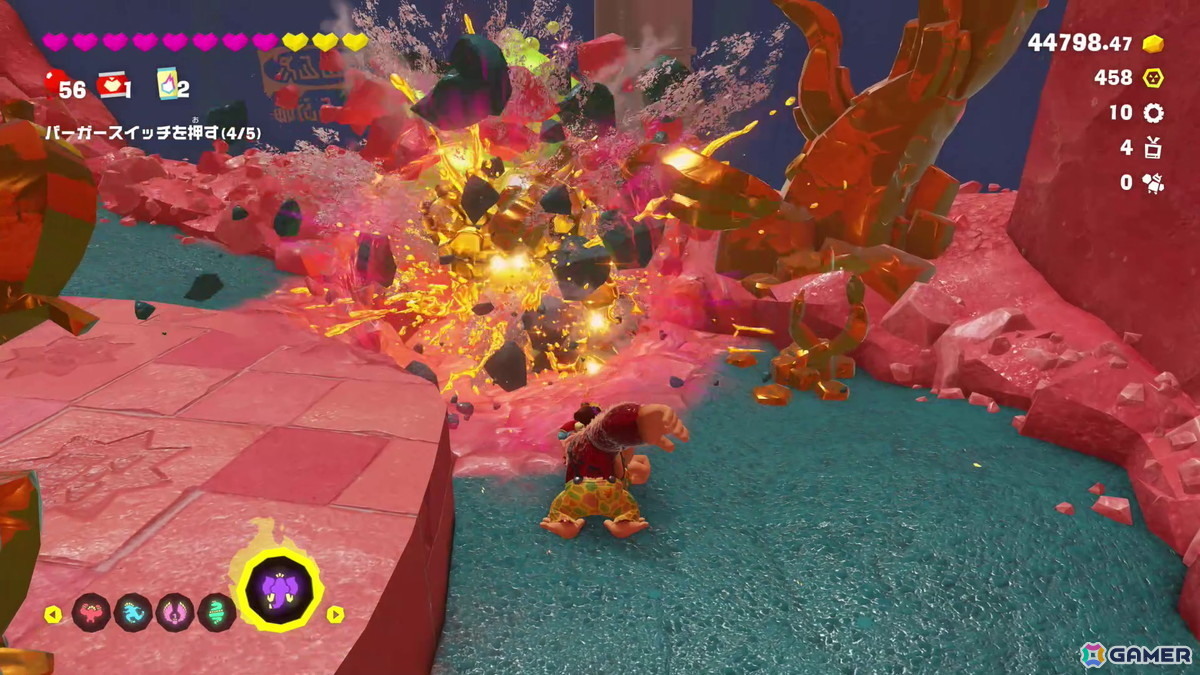Click the white gear counter icon
The width and height of the screenshot is (1200, 675).
click(x=1153, y=113)
